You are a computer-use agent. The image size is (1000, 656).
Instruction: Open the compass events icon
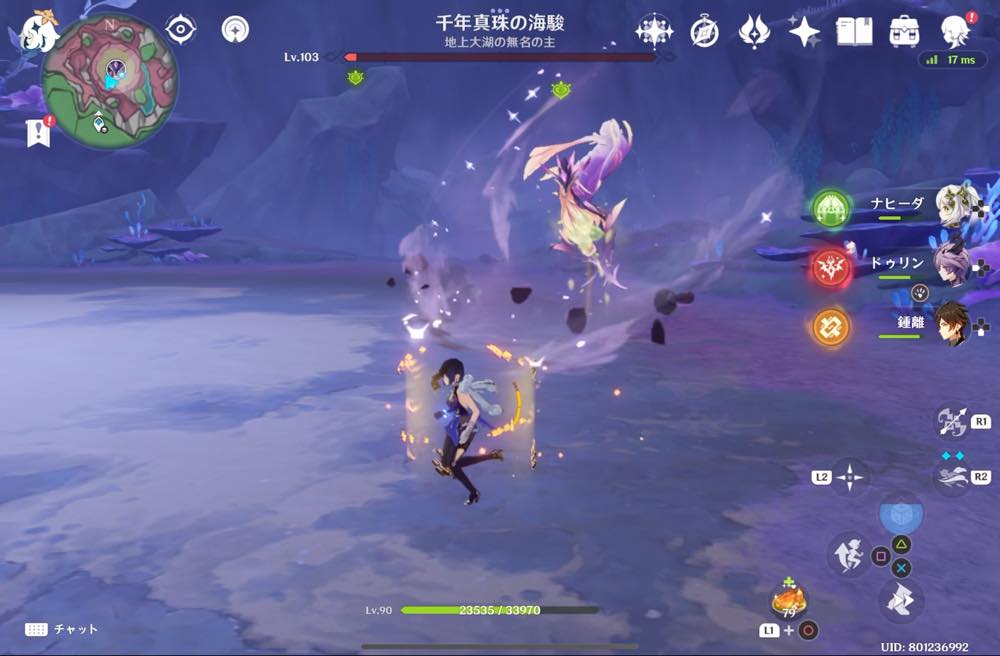pyautogui.click(x=704, y=32)
